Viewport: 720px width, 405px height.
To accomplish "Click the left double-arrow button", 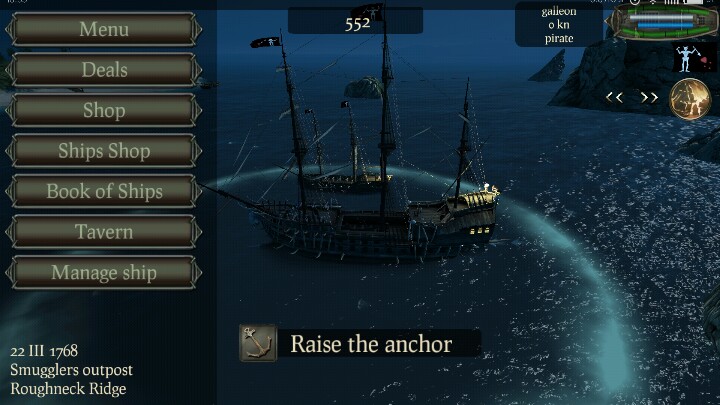I will pyautogui.click(x=614, y=98).
